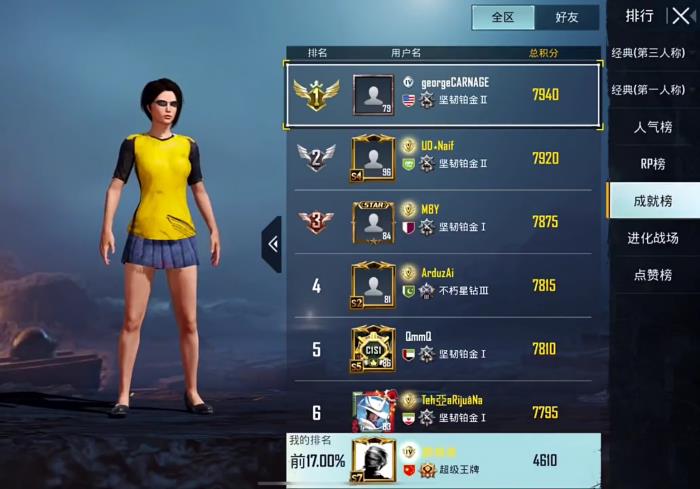Switch to the 好友 friends tab
Image resolution: width=700 pixels, height=489 pixels.
566,17
